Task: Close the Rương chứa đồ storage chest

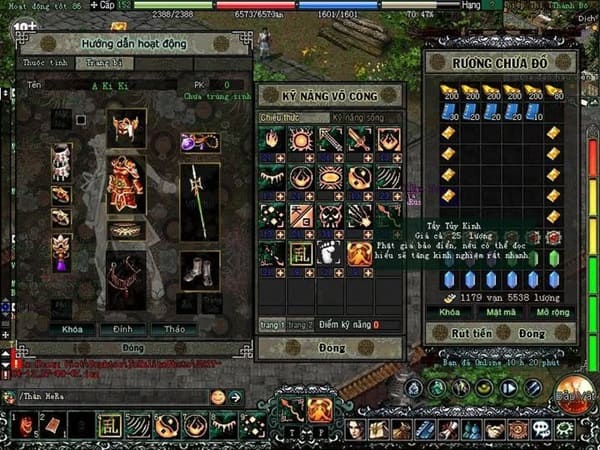Action: [531, 331]
